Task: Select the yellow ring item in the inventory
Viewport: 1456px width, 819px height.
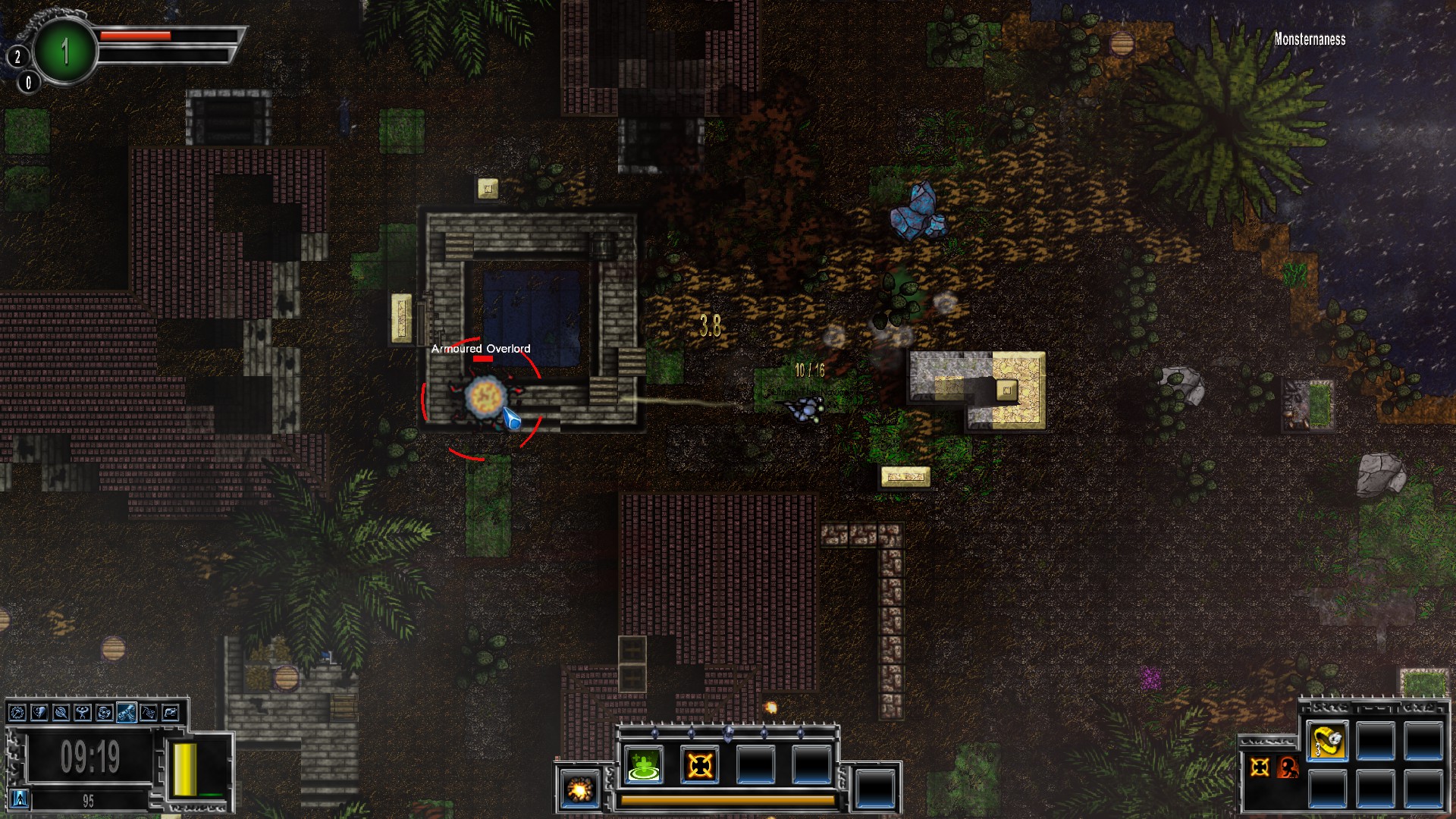Action: (1326, 741)
